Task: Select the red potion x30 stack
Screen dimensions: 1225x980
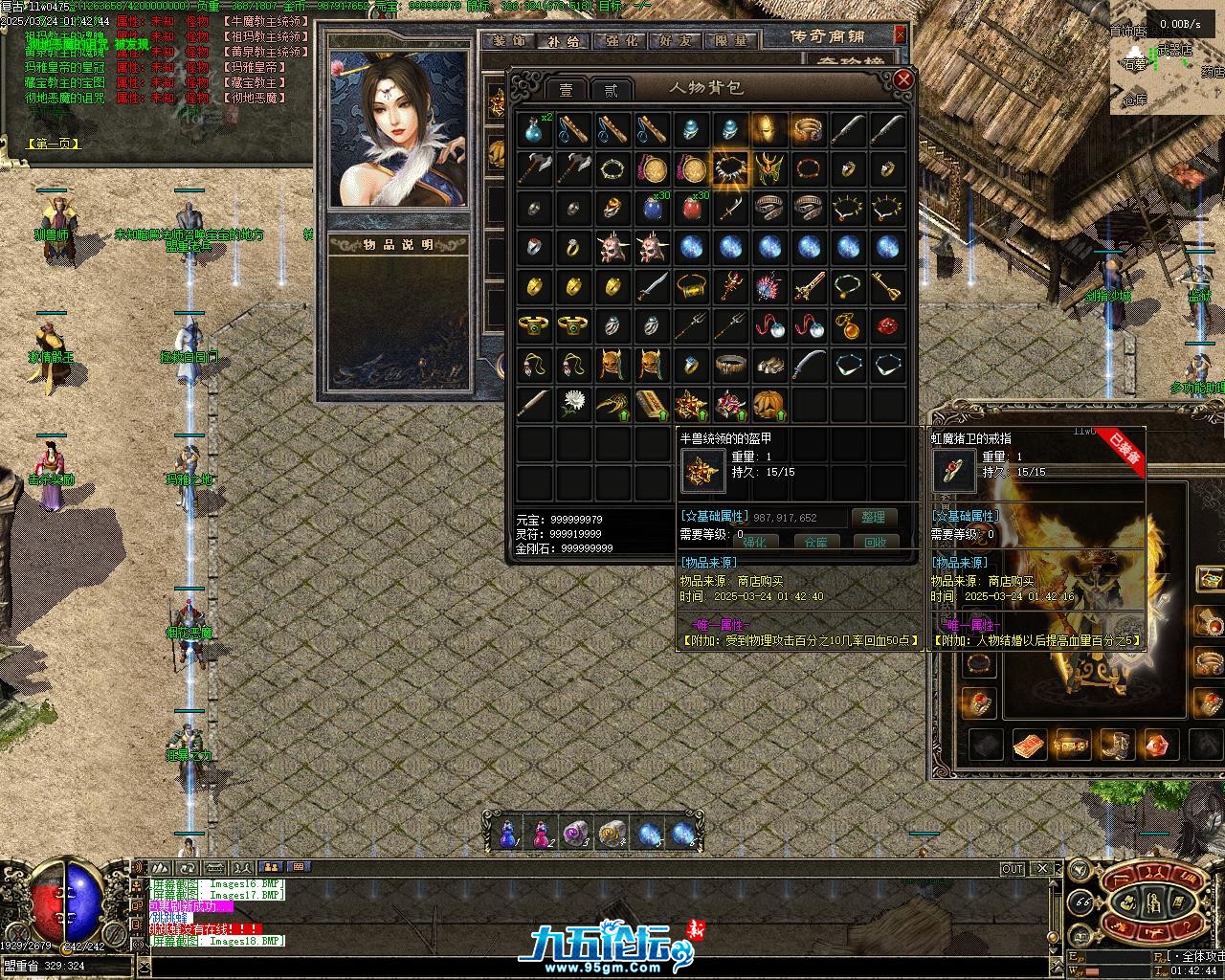Action: click(x=692, y=208)
